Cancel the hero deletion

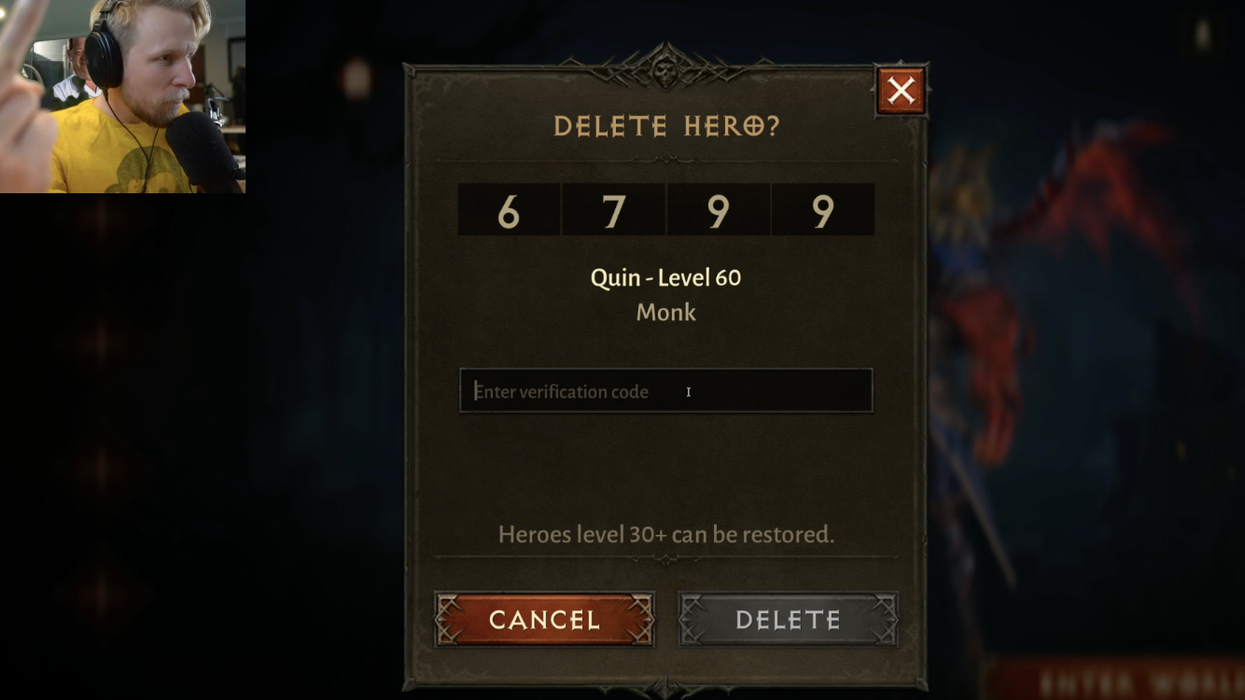pos(545,619)
